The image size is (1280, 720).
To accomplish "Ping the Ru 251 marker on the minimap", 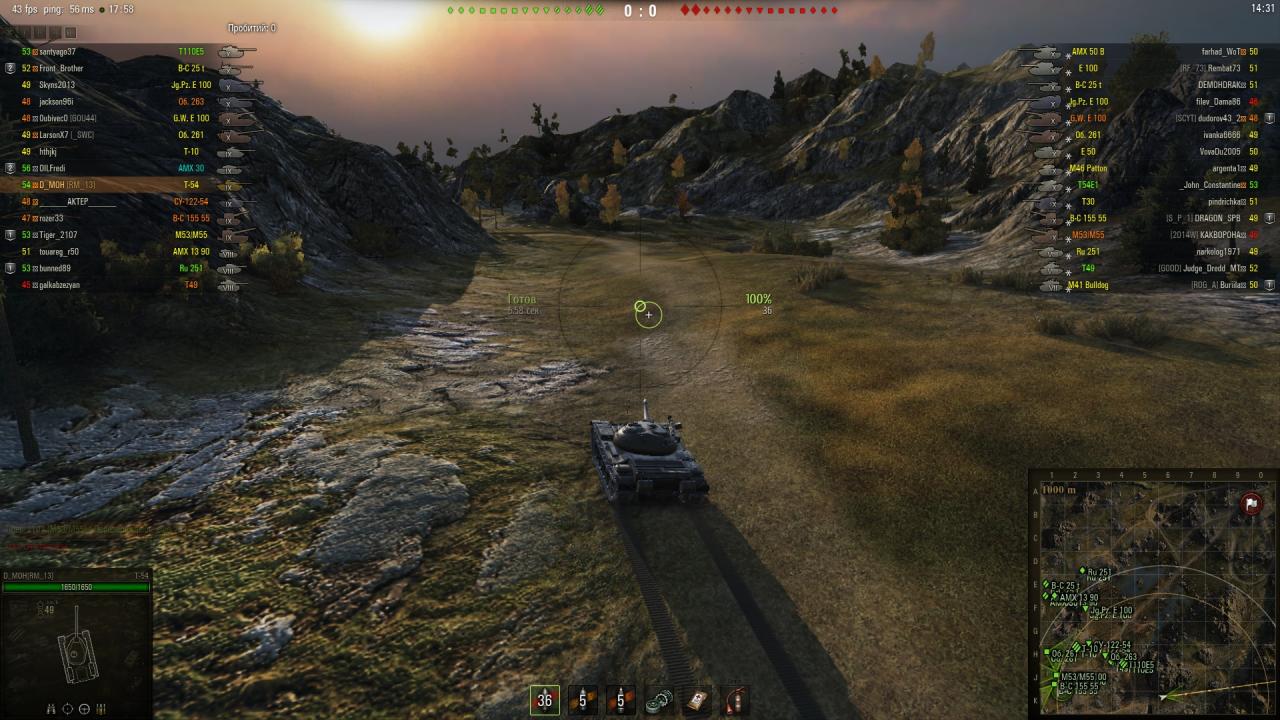I will (x=1083, y=571).
